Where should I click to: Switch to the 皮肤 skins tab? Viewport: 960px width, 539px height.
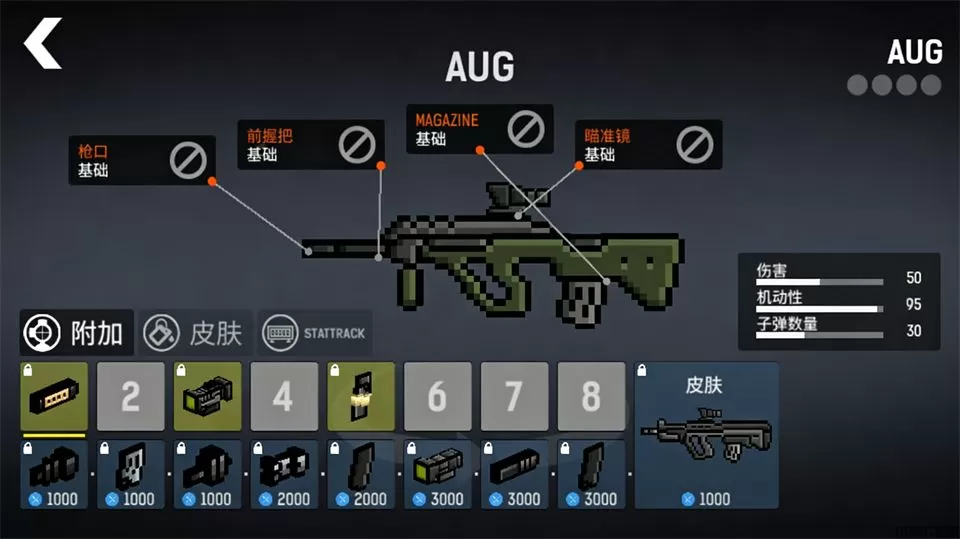pos(195,333)
